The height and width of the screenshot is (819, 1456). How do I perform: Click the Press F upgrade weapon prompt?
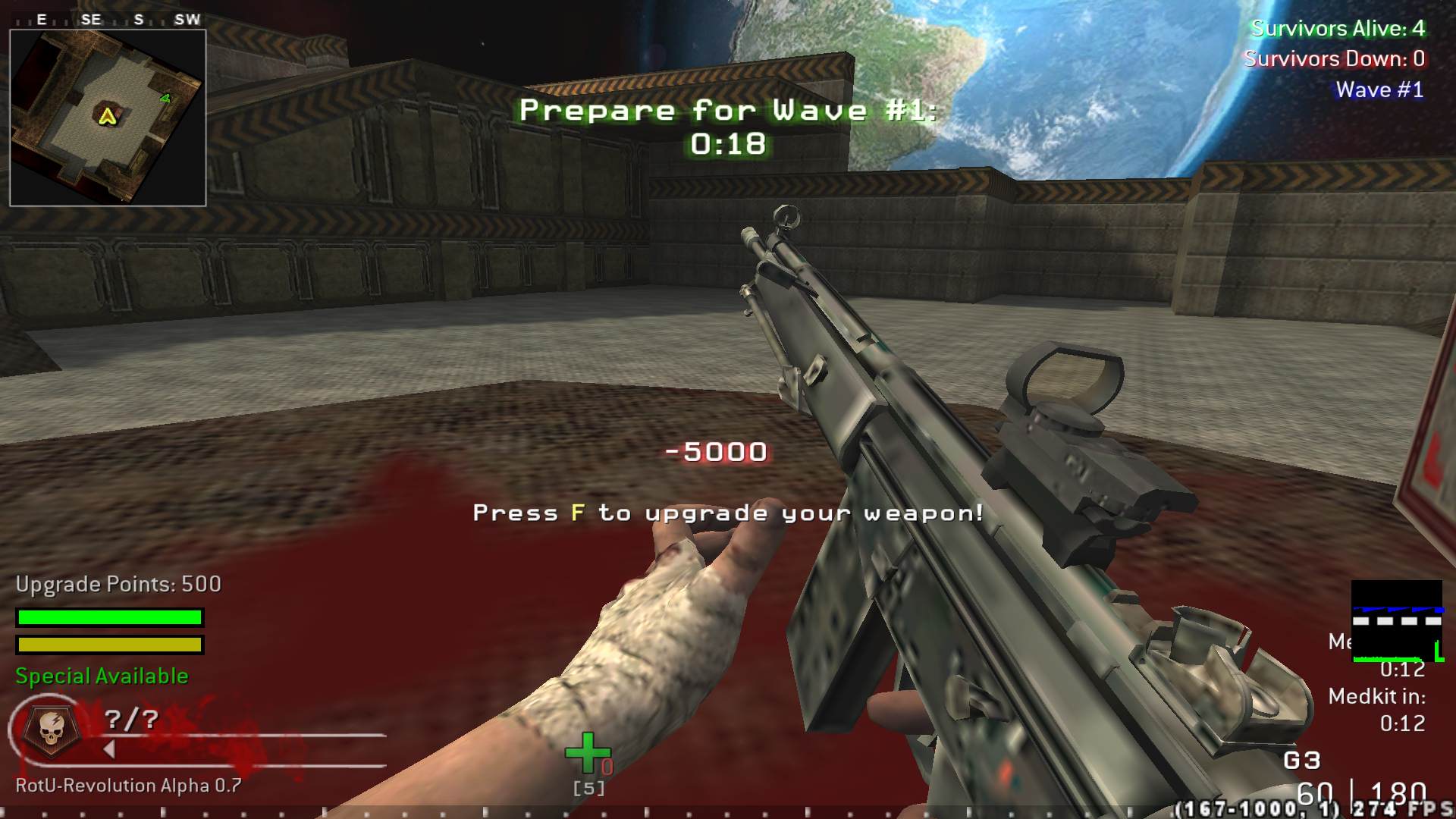click(x=726, y=513)
